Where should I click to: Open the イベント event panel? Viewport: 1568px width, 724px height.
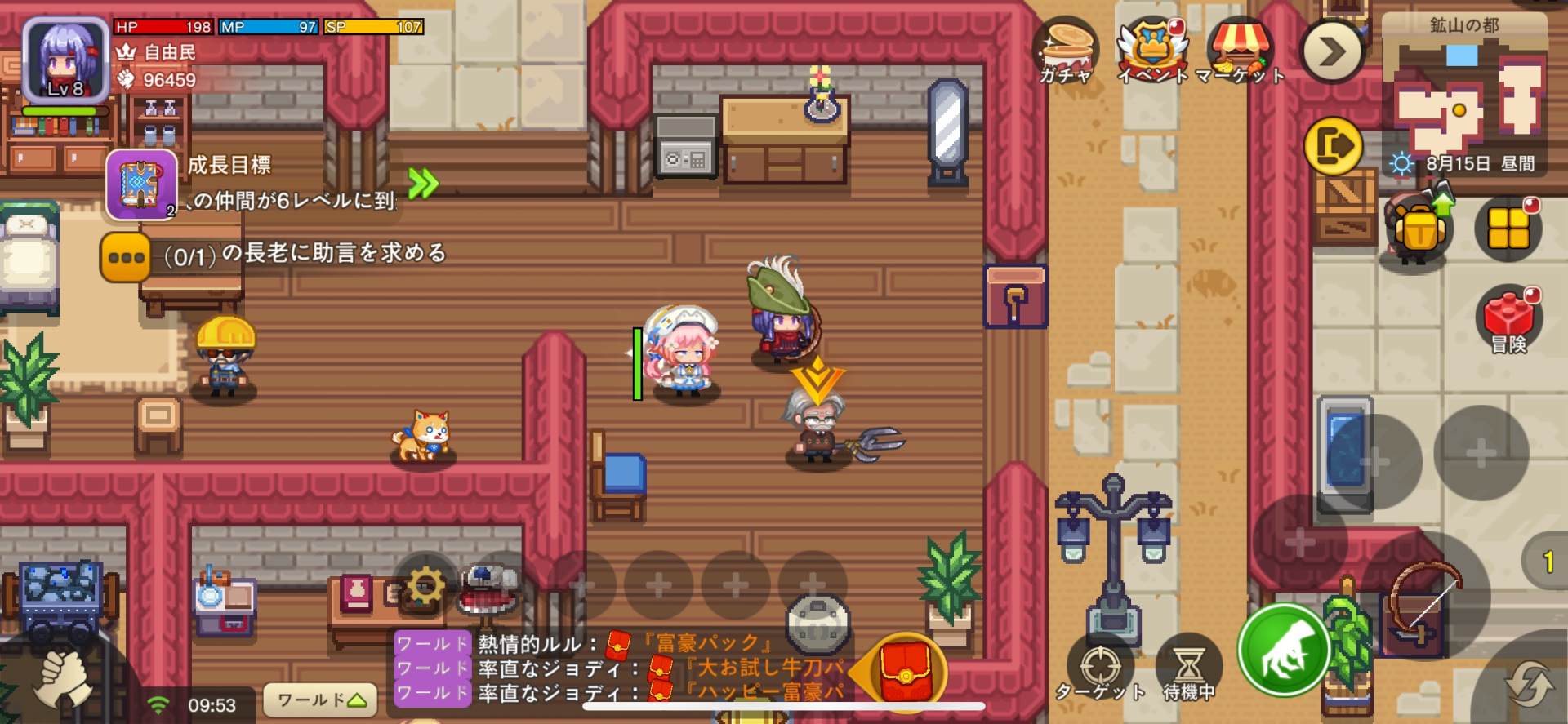click(1154, 47)
